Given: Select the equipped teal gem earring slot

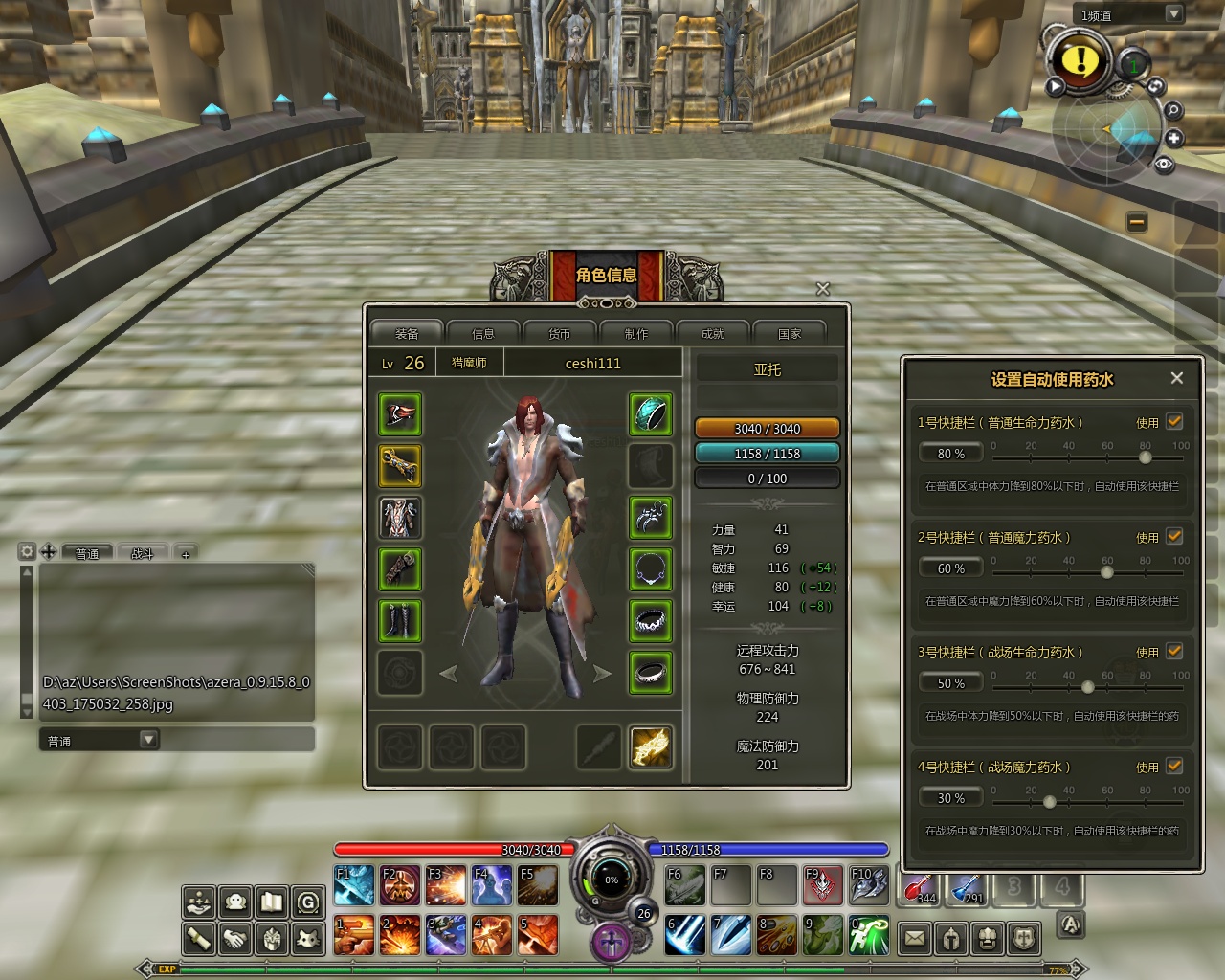Looking at the screenshot, I should 651,414.
